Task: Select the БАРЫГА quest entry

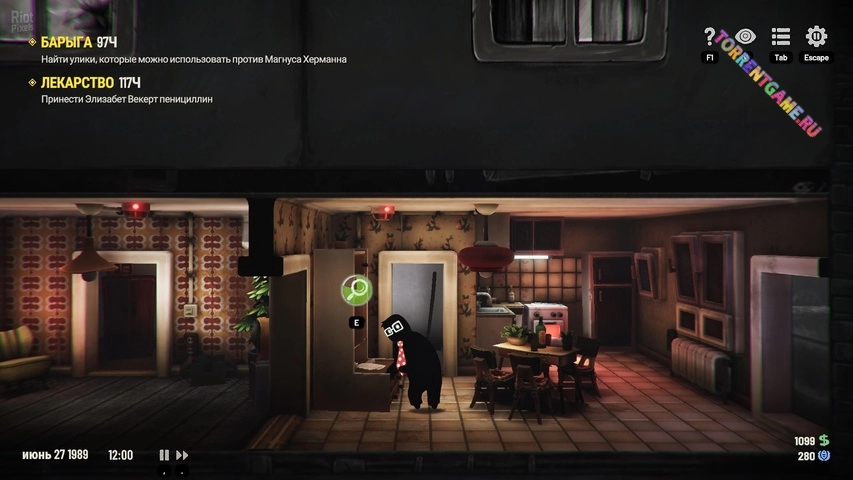Action: 67,42
